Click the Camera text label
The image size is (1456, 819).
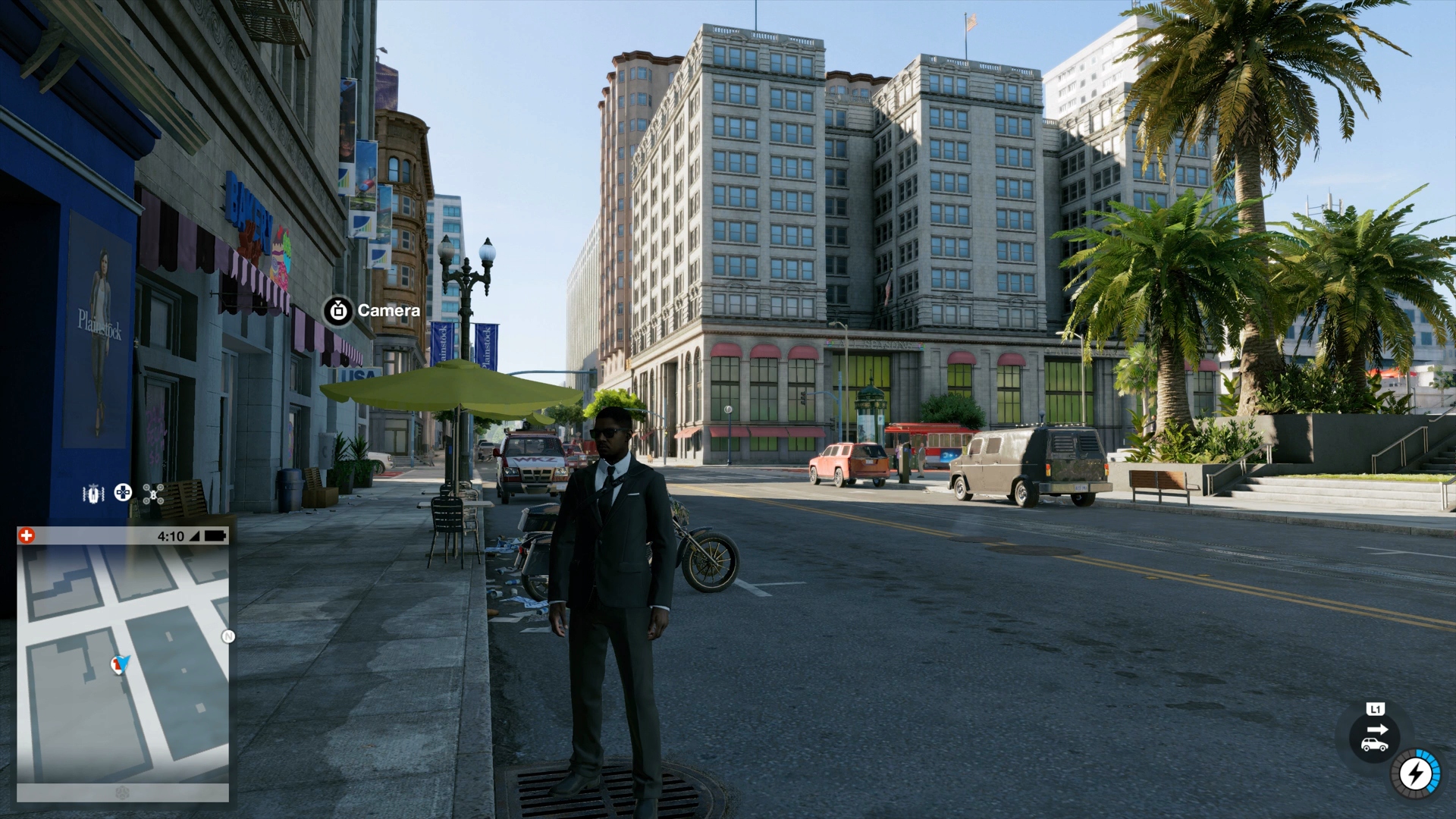point(391,310)
